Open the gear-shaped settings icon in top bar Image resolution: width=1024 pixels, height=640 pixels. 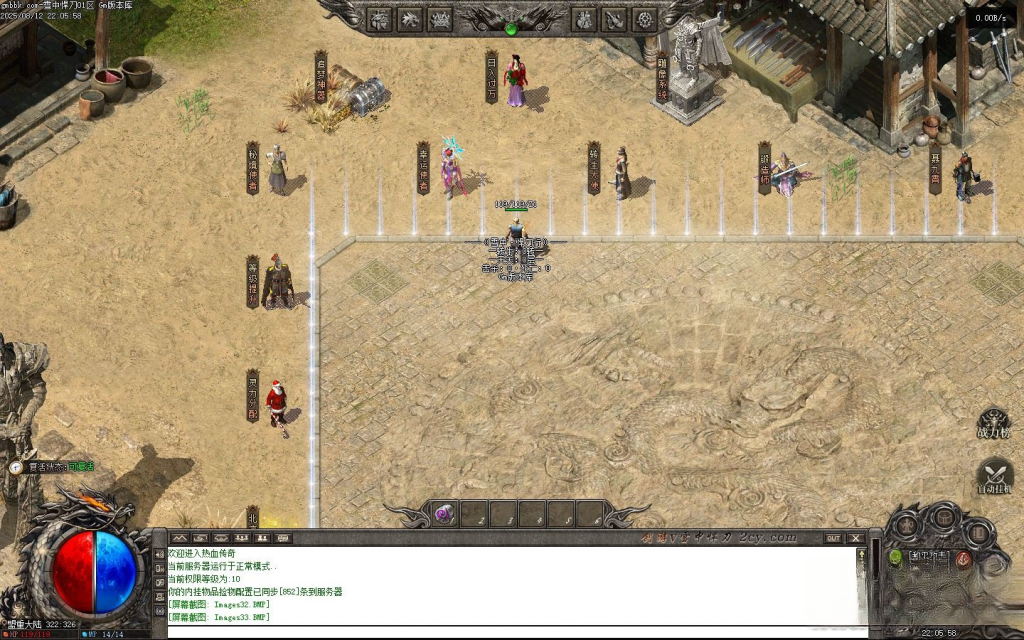click(x=645, y=19)
